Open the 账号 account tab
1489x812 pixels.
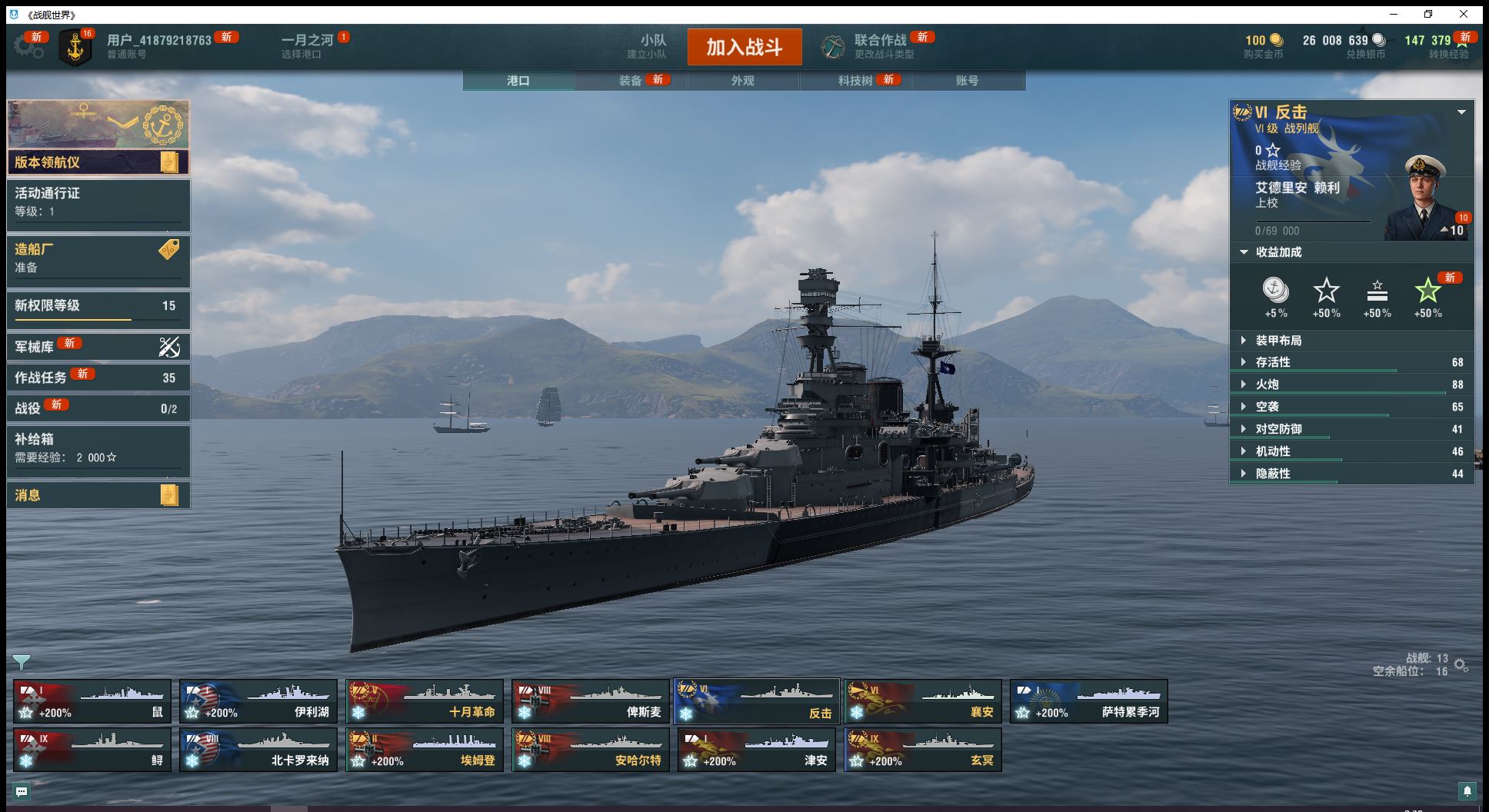pyautogui.click(x=967, y=81)
